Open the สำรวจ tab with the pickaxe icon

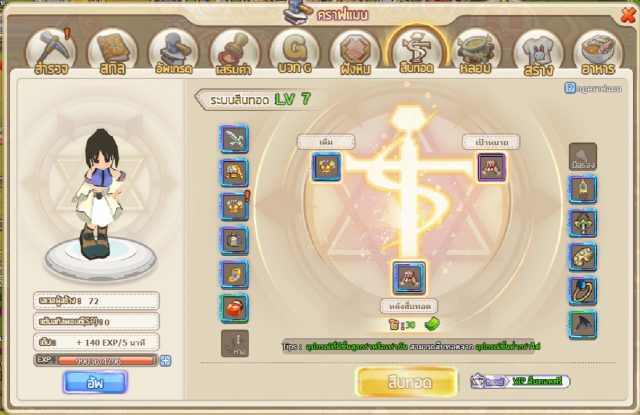pyautogui.click(x=50, y=50)
